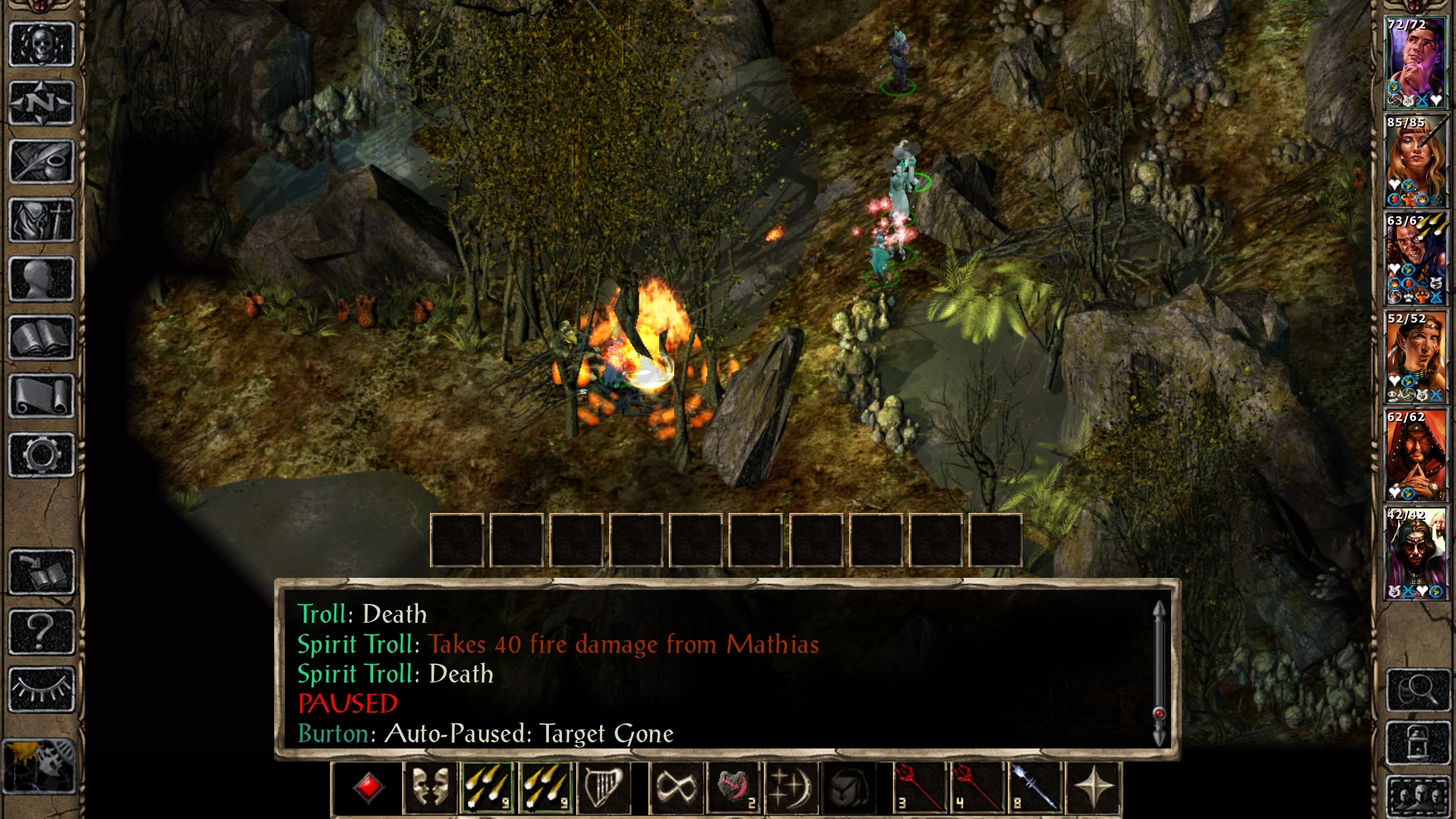Click the red gem button on the action bar
This screenshot has width=1456, height=819.
[369, 788]
